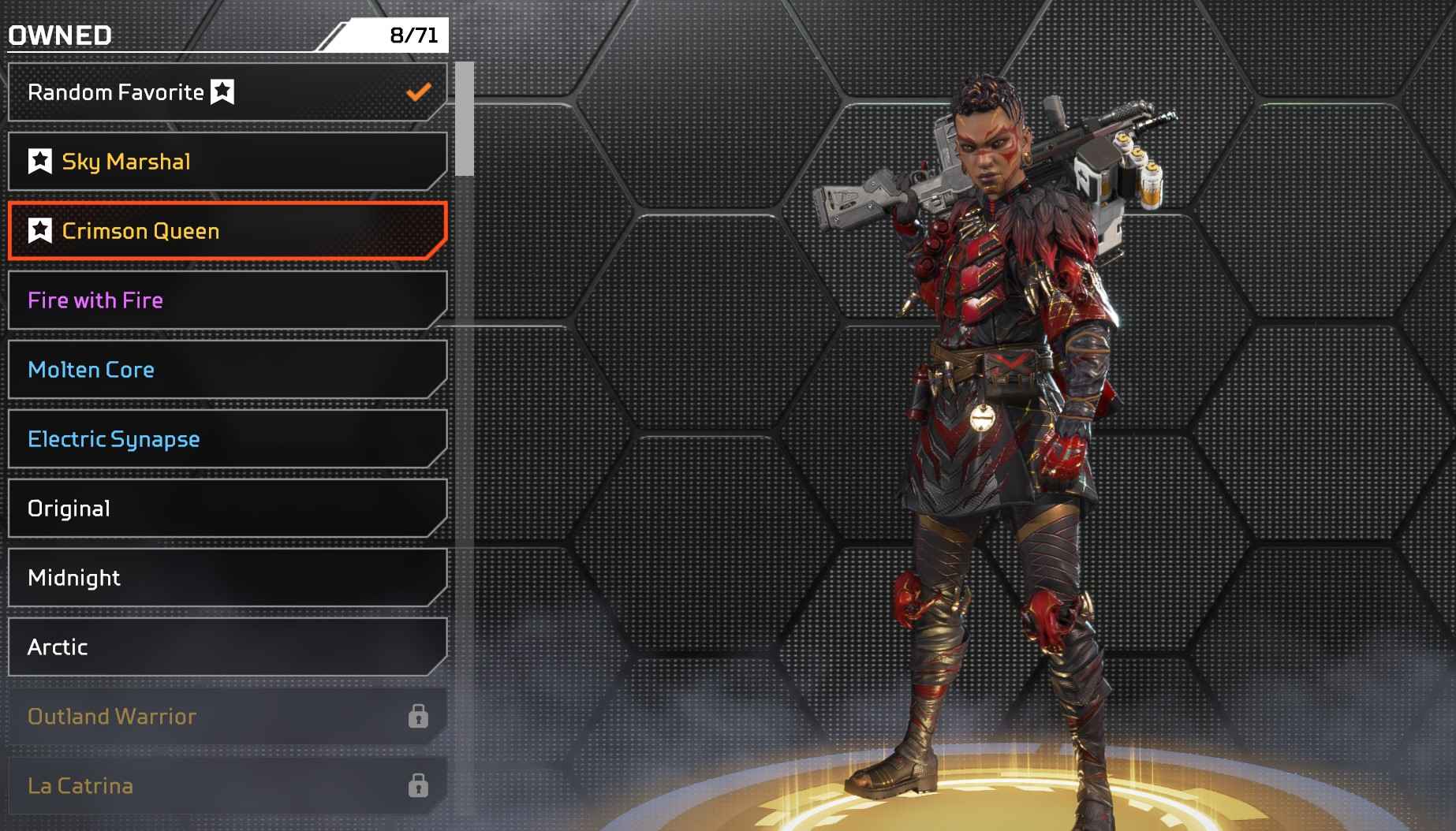This screenshot has width=1456, height=831.
Task: Select the Original skin
Action: 227,509
